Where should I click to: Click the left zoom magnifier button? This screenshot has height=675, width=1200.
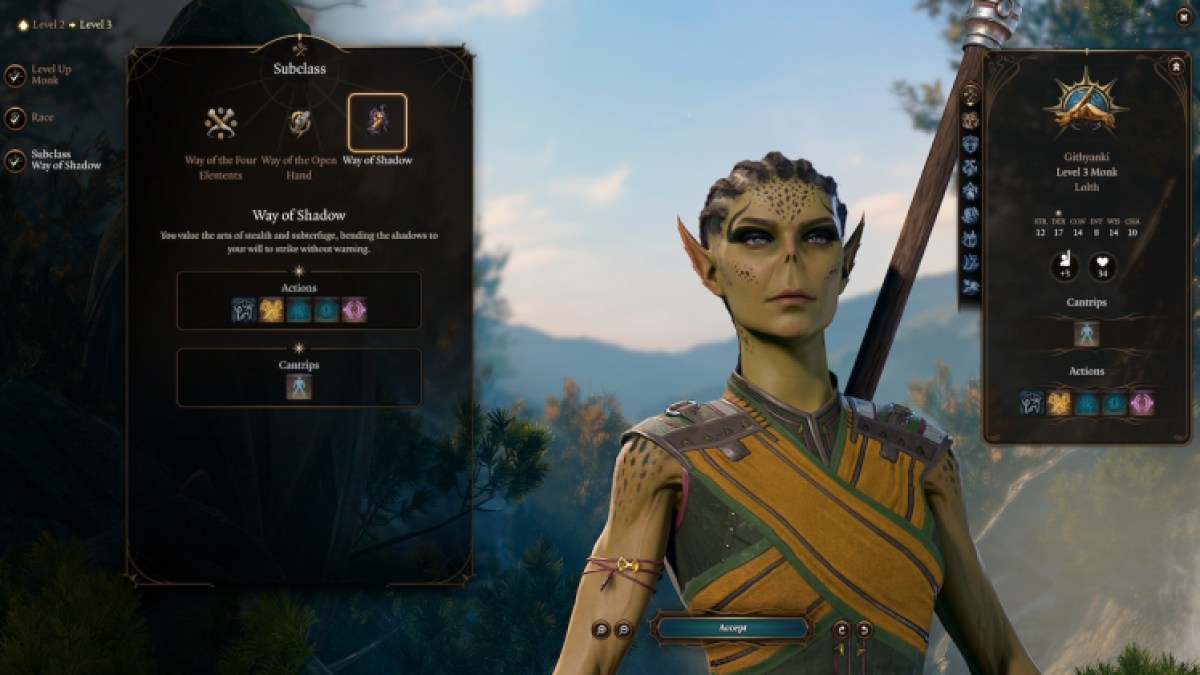601,629
